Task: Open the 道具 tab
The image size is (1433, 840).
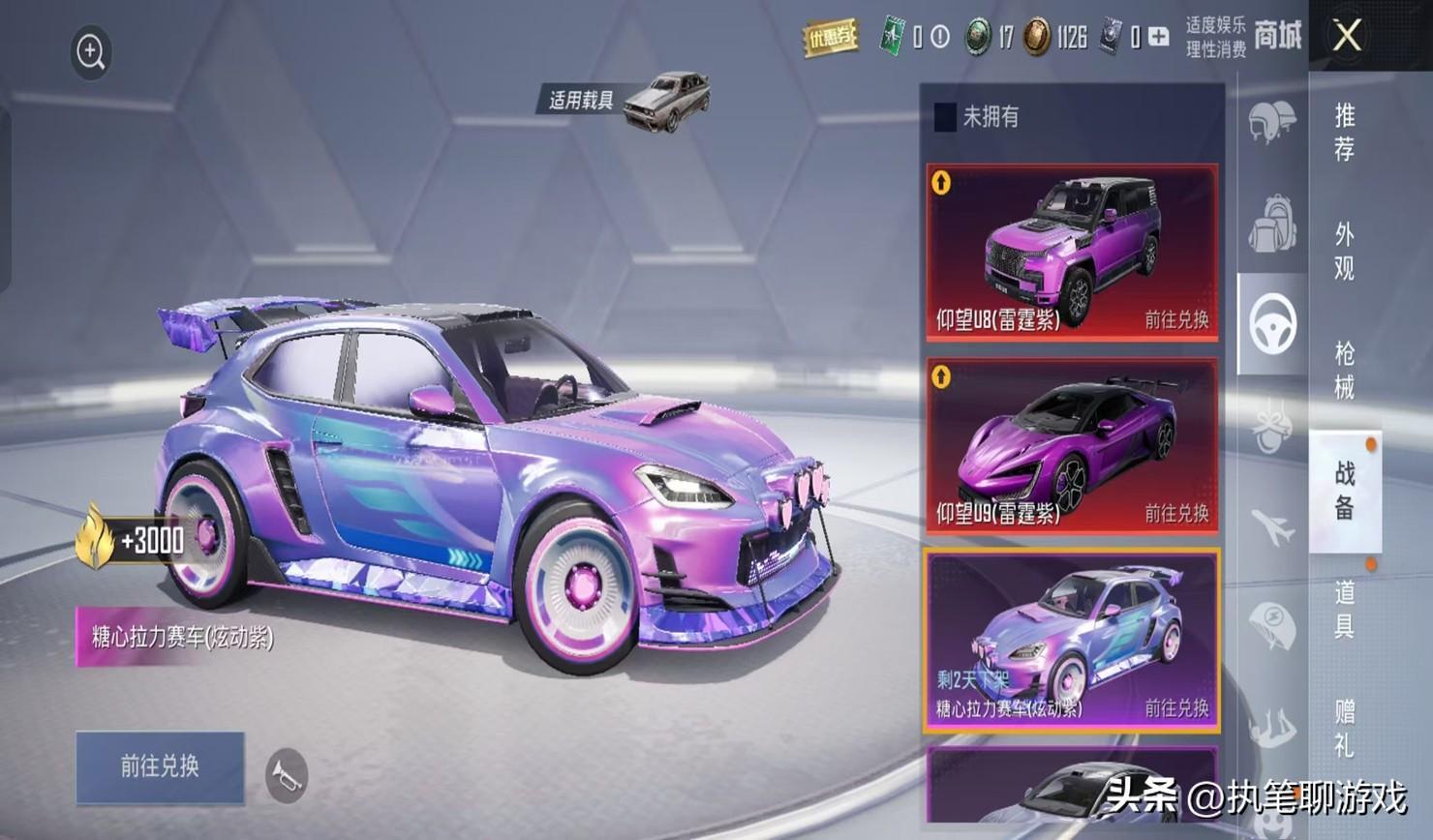Action: pos(1344,610)
